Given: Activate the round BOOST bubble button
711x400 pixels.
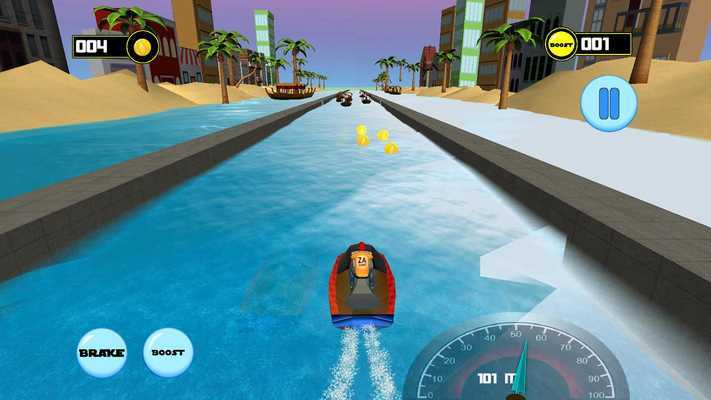Looking at the screenshot, I should click(168, 353).
